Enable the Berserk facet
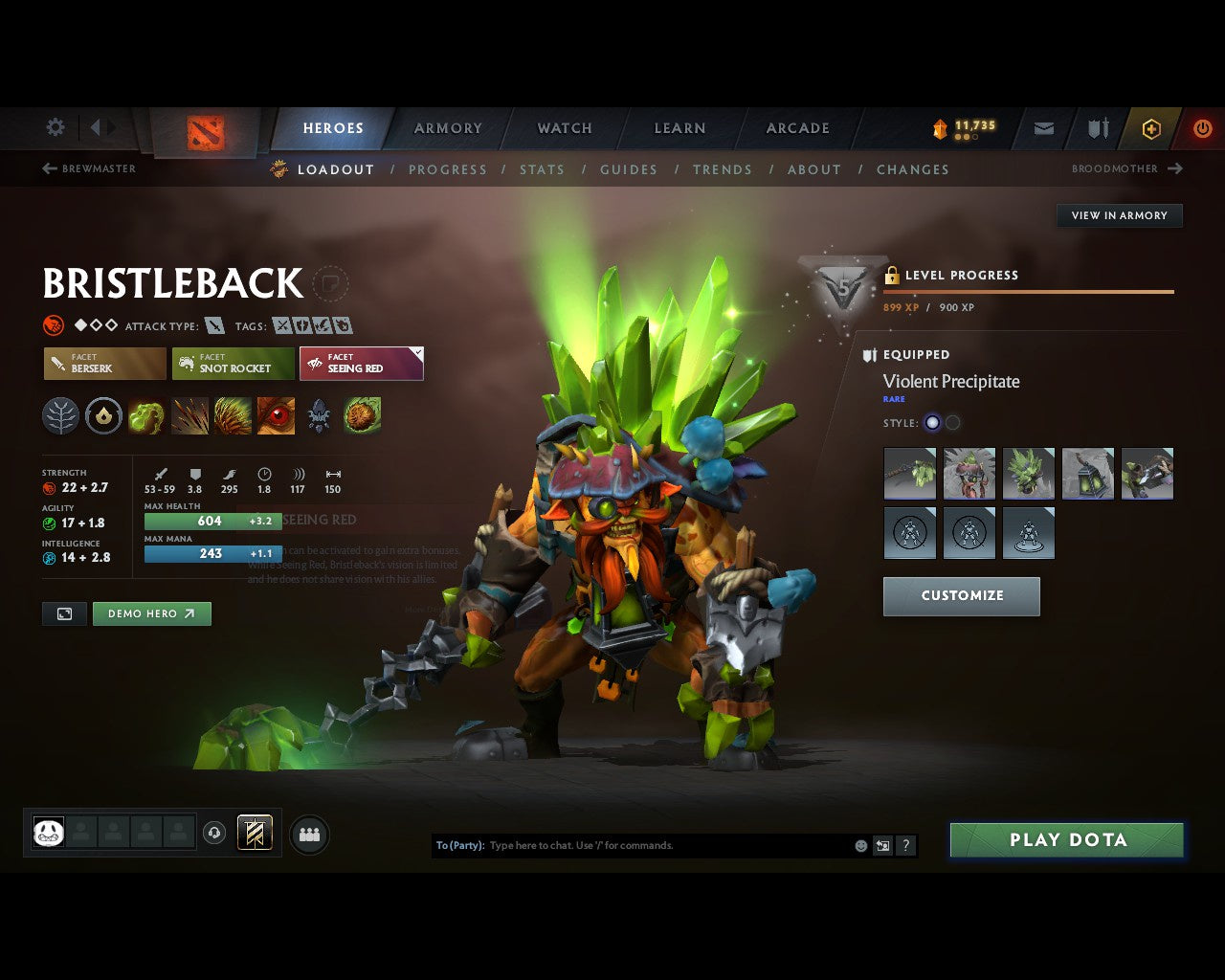The image size is (1225, 980). [103, 364]
